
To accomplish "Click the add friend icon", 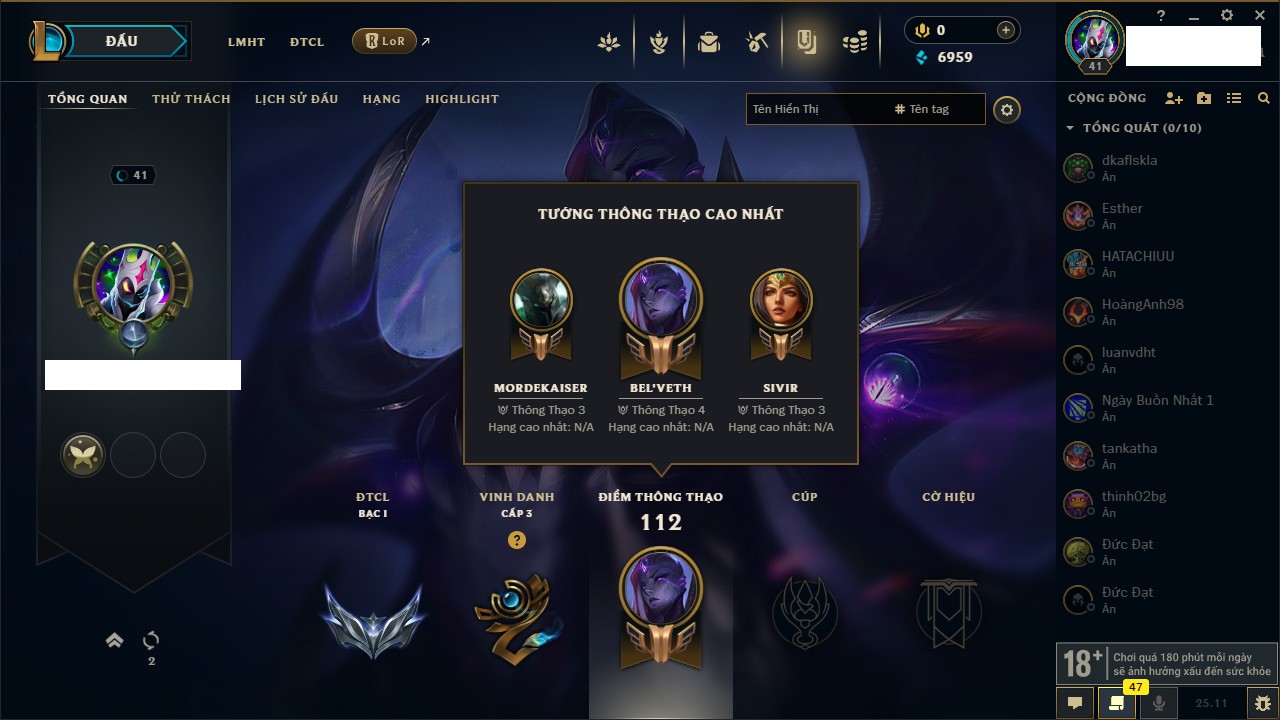I will coord(1174,99).
